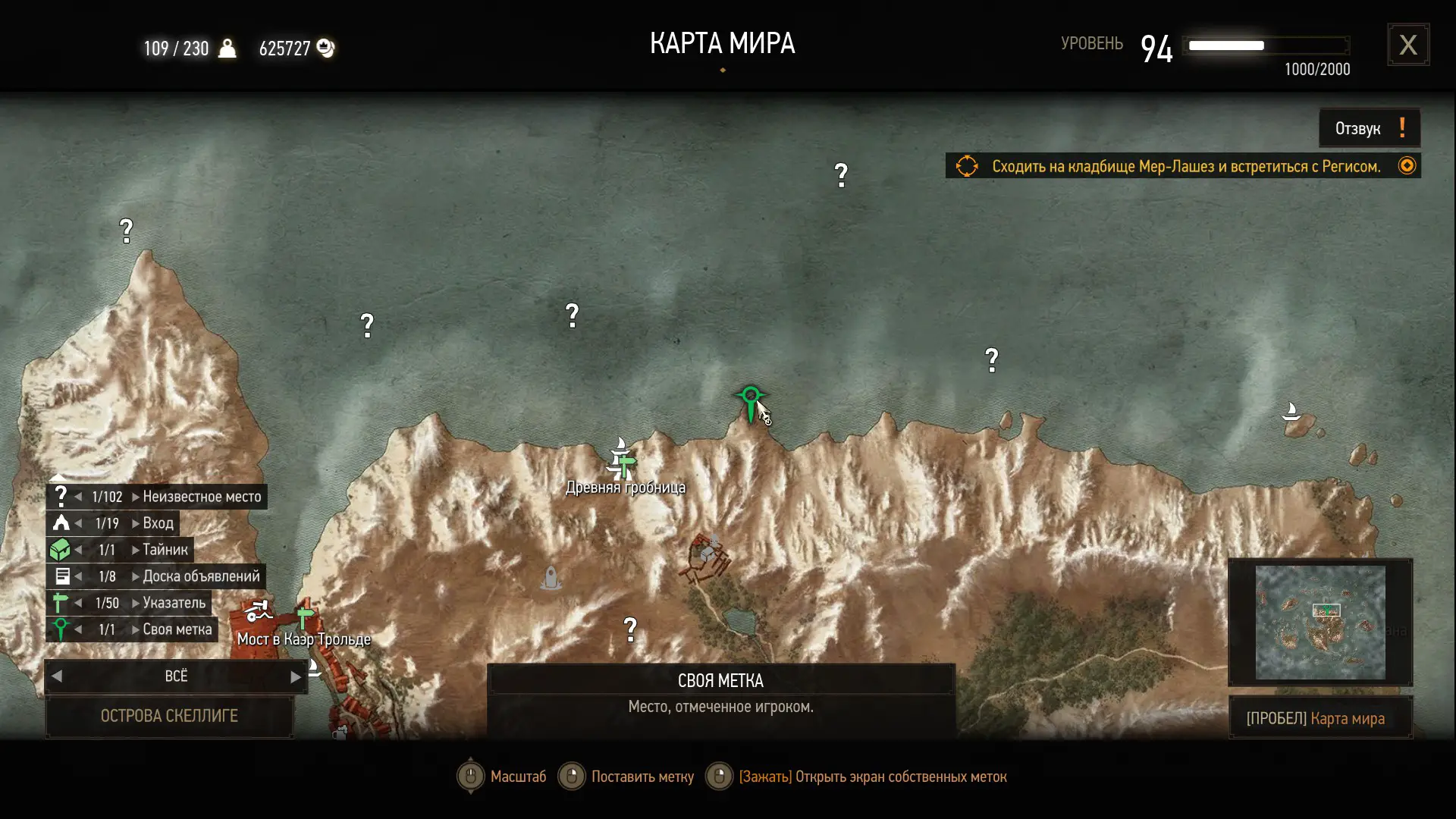This screenshot has height=819, width=1456.
Task: Open the Карта мира button
Action: coord(1319,719)
